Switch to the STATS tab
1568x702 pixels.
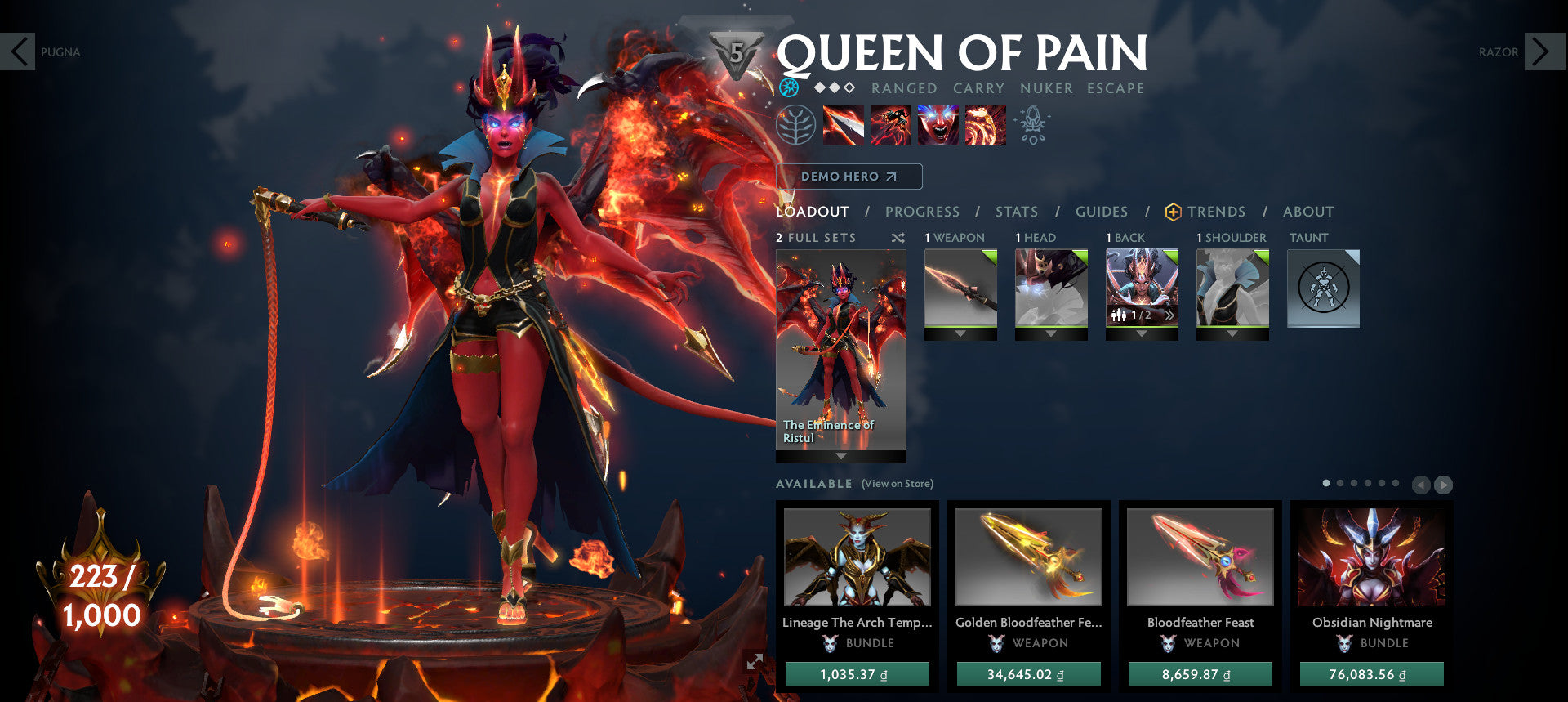coord(1016,211)
